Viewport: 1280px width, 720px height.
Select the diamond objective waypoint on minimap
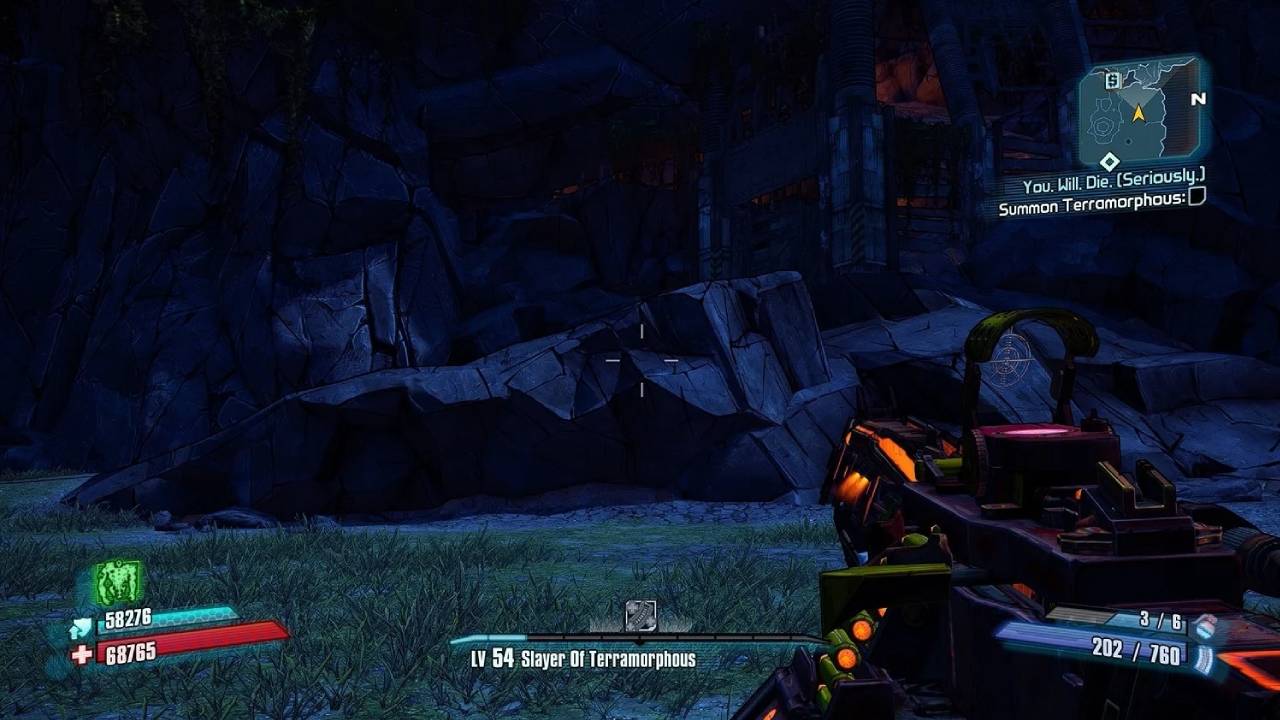point(1109,161)
